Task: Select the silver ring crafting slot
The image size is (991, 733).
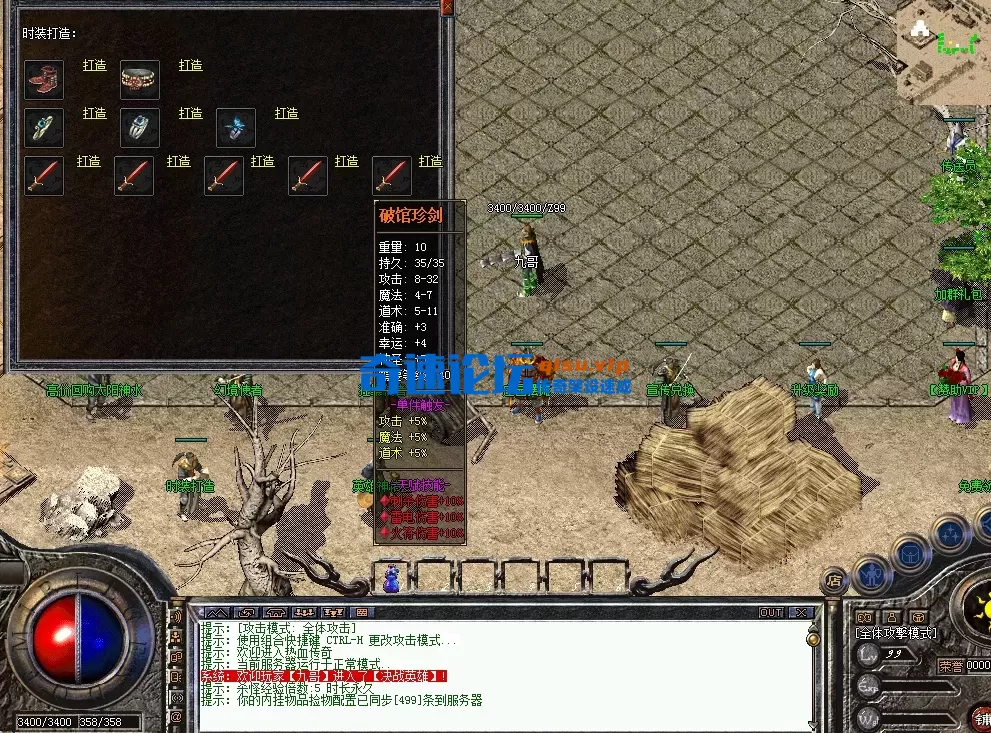Action: tap(140, 128)
